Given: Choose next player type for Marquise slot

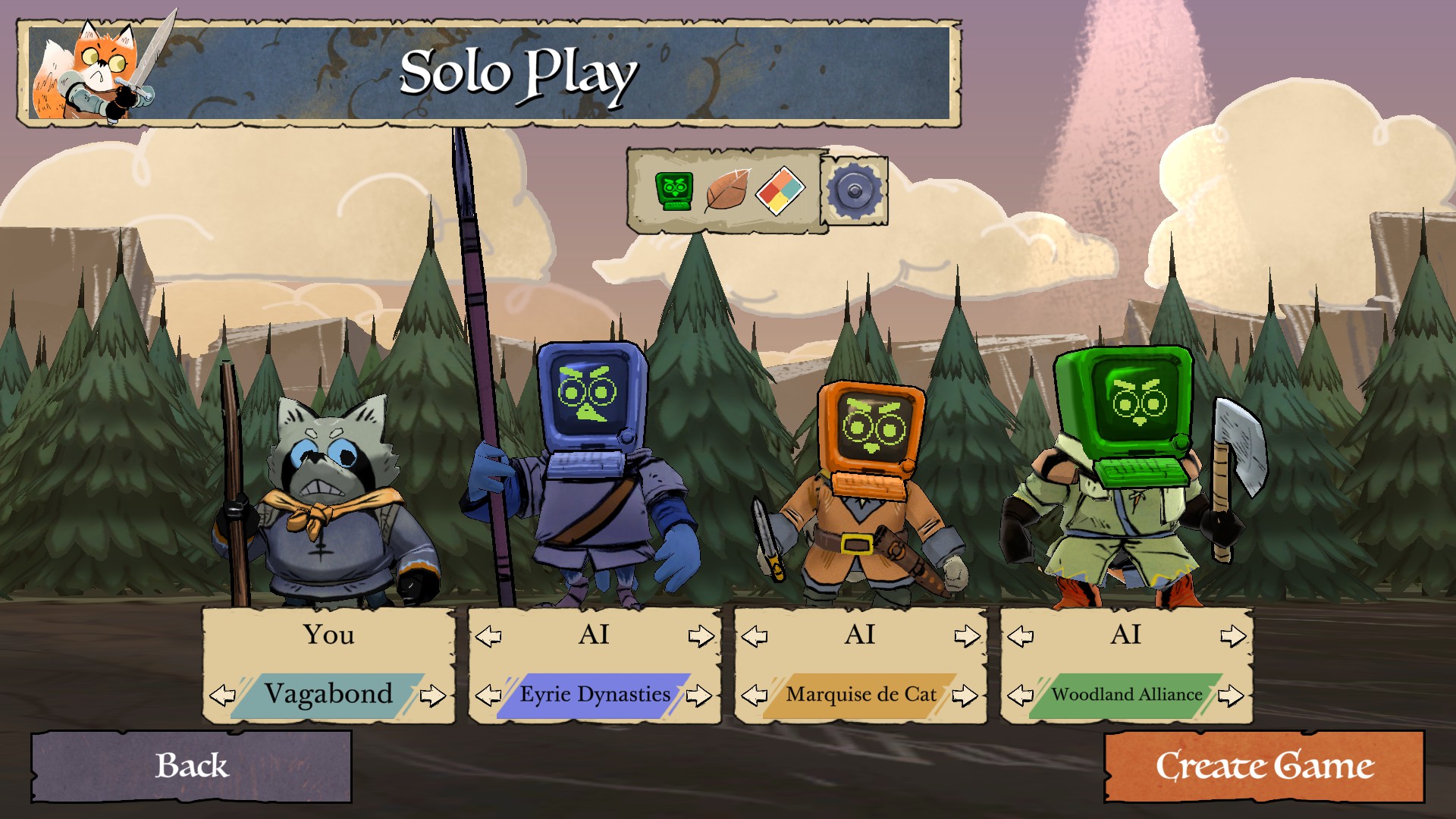Looking at the screenshot, I should coord(968,635).
